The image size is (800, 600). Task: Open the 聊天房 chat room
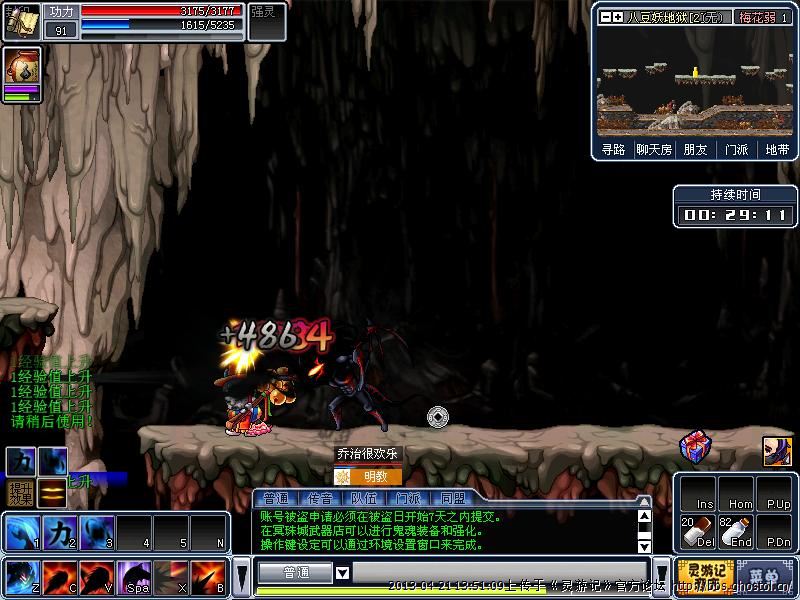coord(654,149)
